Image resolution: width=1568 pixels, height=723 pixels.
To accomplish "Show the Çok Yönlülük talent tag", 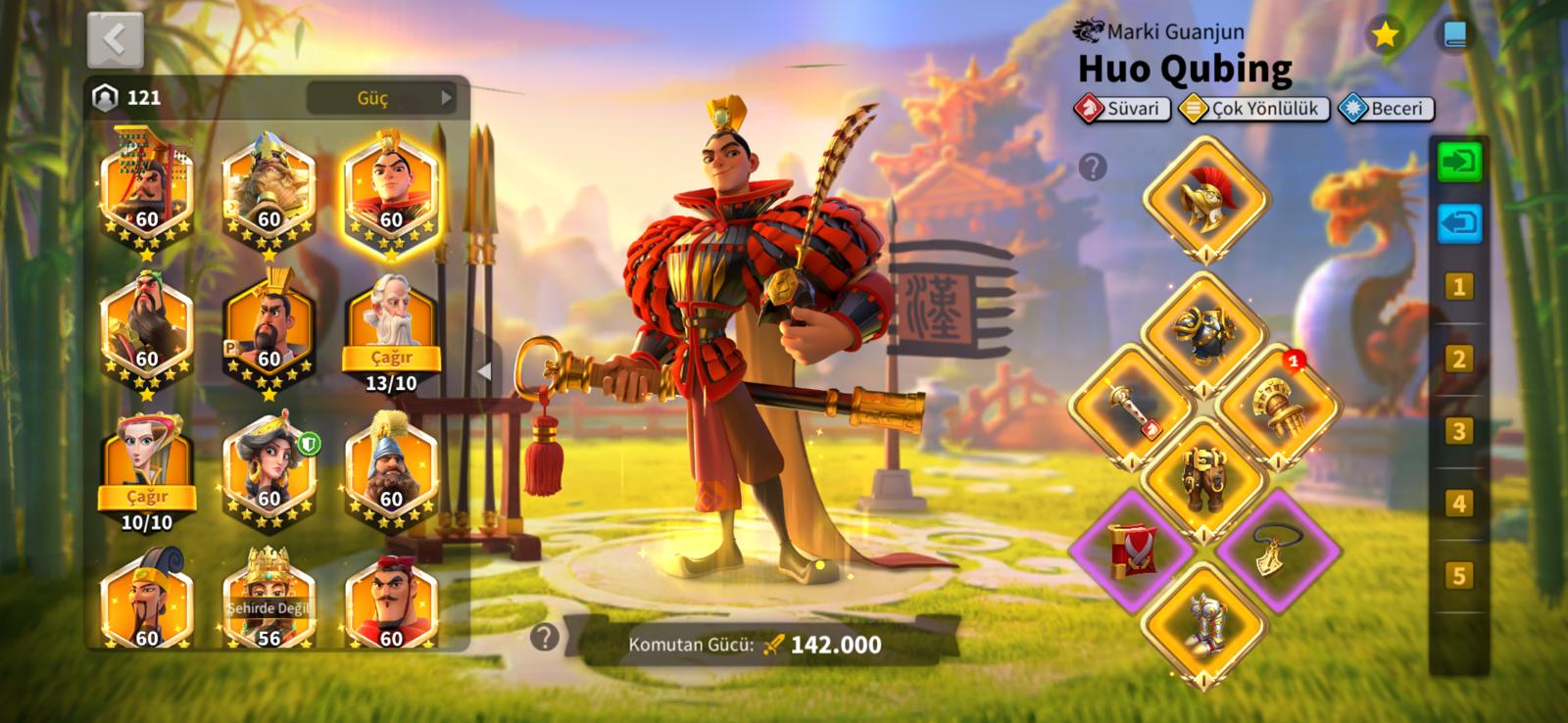I will tap(1253, 109).
